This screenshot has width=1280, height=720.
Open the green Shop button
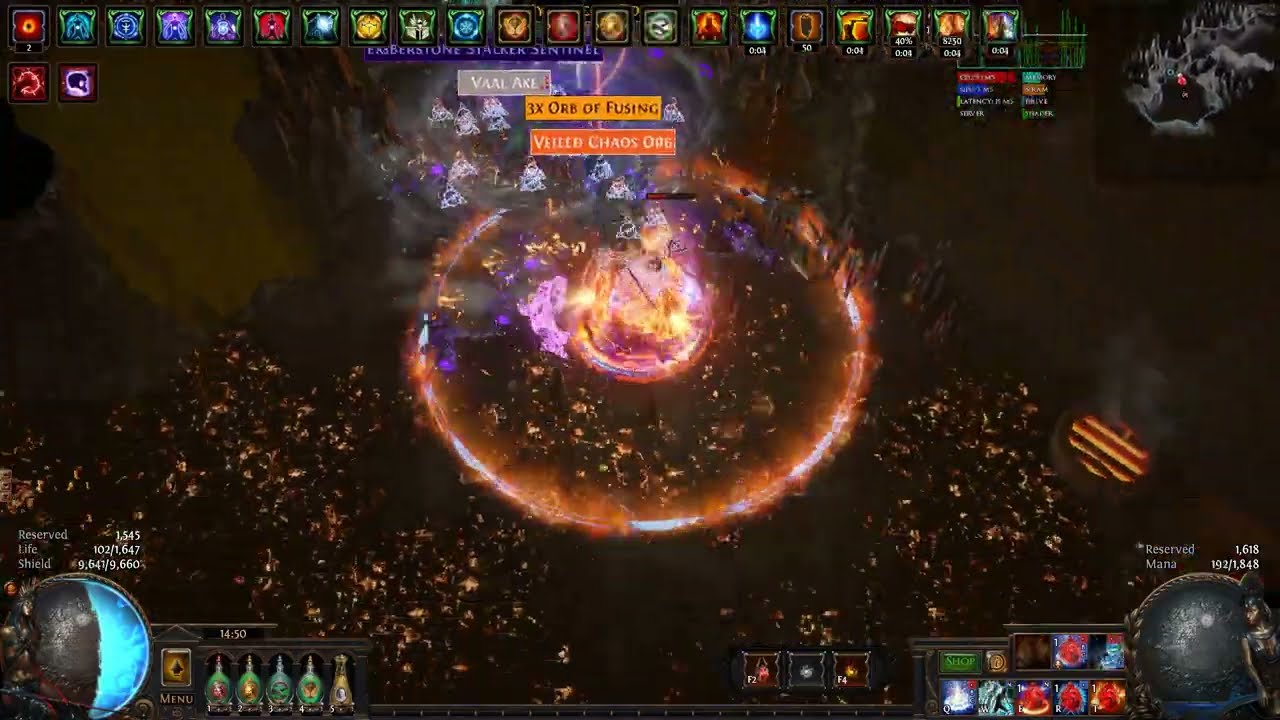(x=960, y=661)
